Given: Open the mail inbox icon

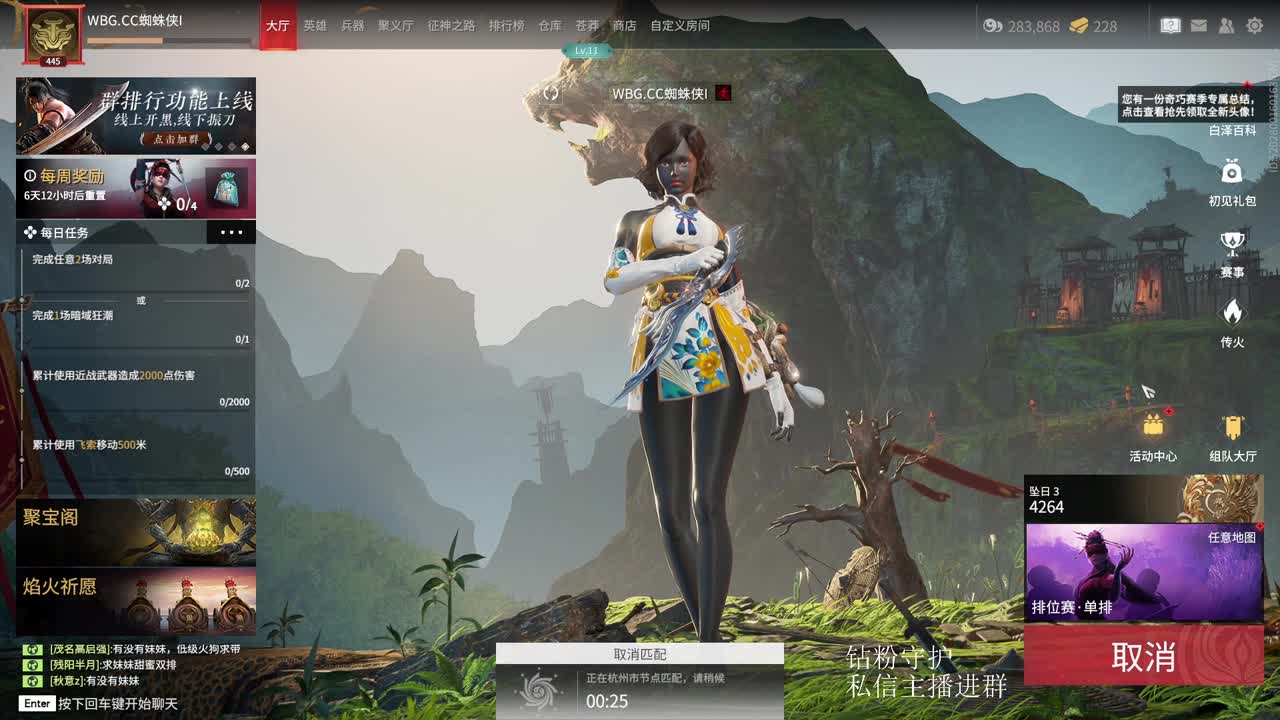Looking at the screenshot, I should [x=1199, y=25].
